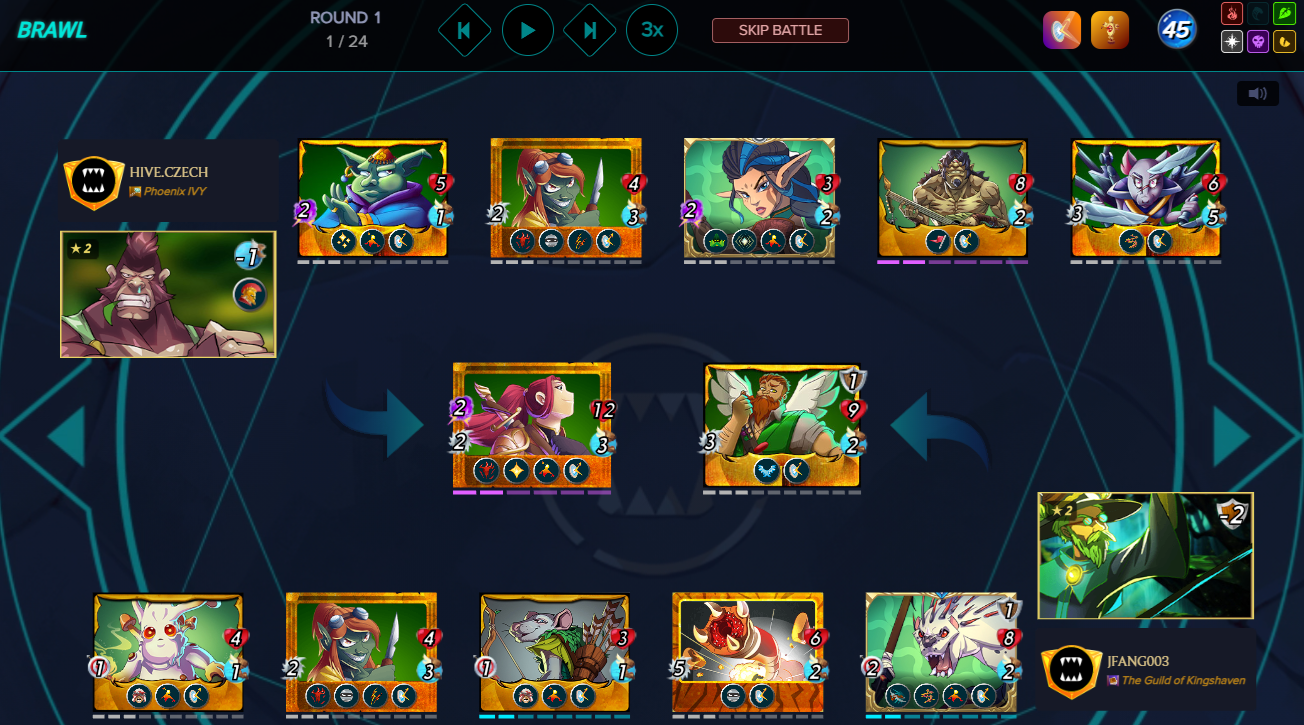Advance to the next battle action
Screen dimensions: 1304x725
590,30
